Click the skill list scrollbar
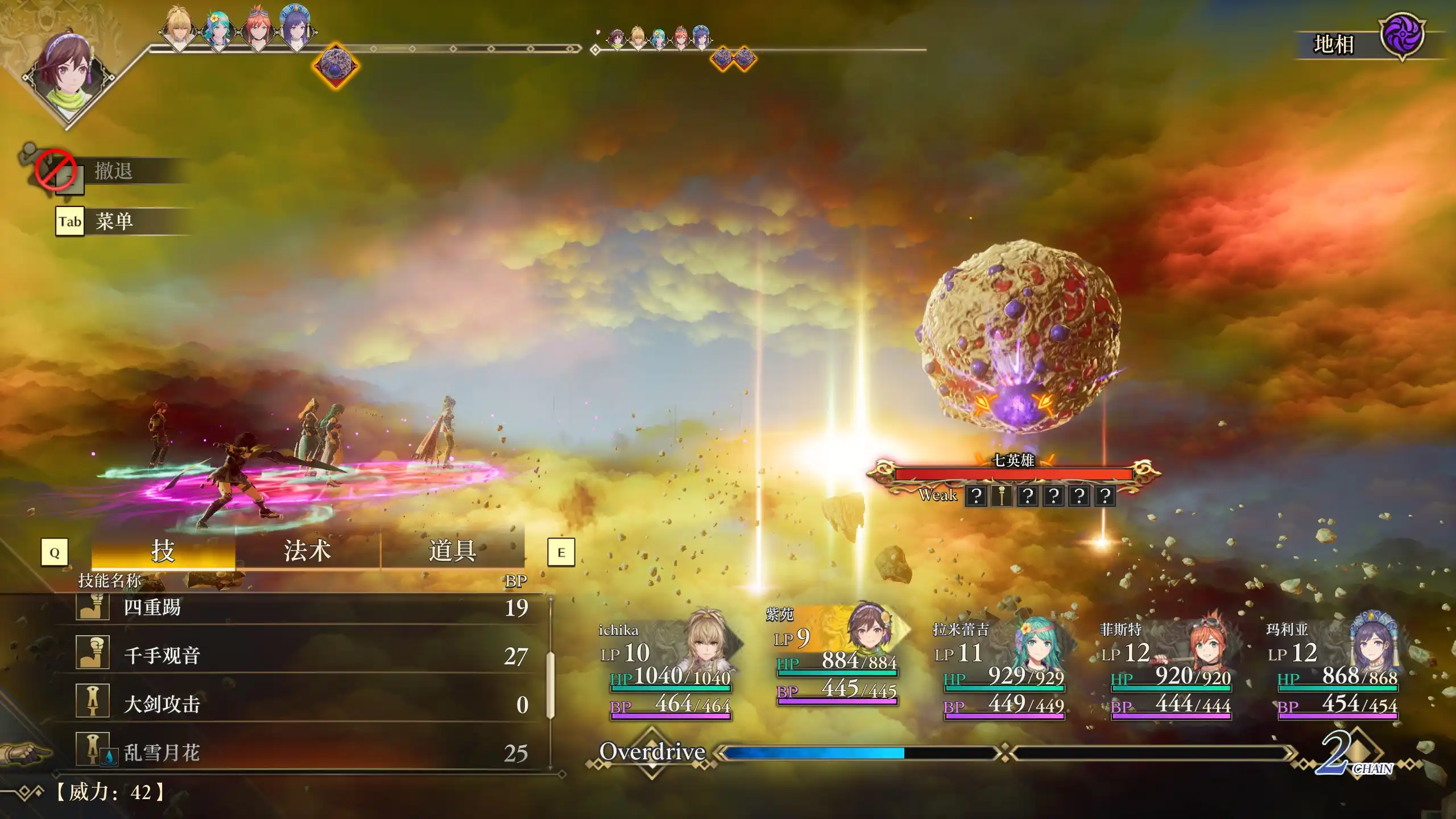 550,685
